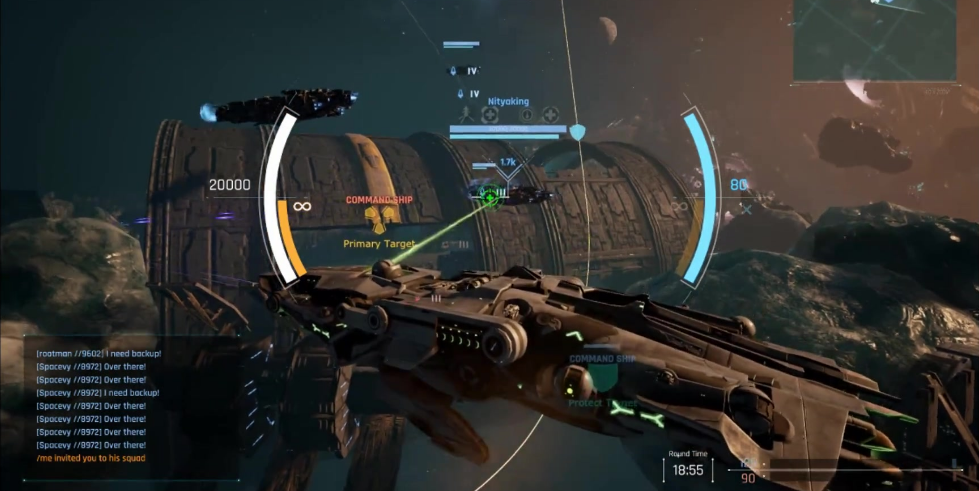The image size is (979, 491).
Task: Select the Primary Target command ship marker
Action: (x=379, y=218)
